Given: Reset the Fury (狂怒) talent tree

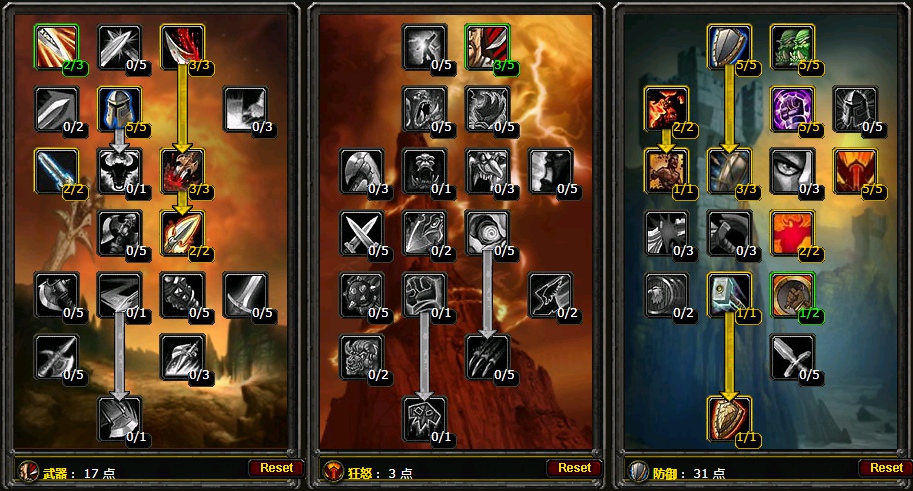Looking at the screenshot, I should [574, 467].
